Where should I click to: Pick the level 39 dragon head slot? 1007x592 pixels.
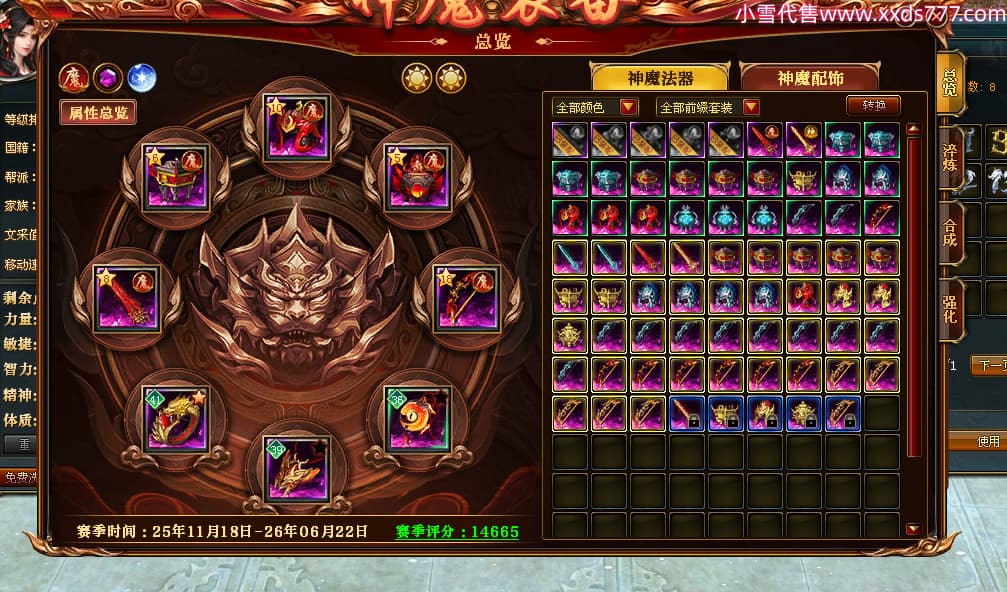point(297,469)
